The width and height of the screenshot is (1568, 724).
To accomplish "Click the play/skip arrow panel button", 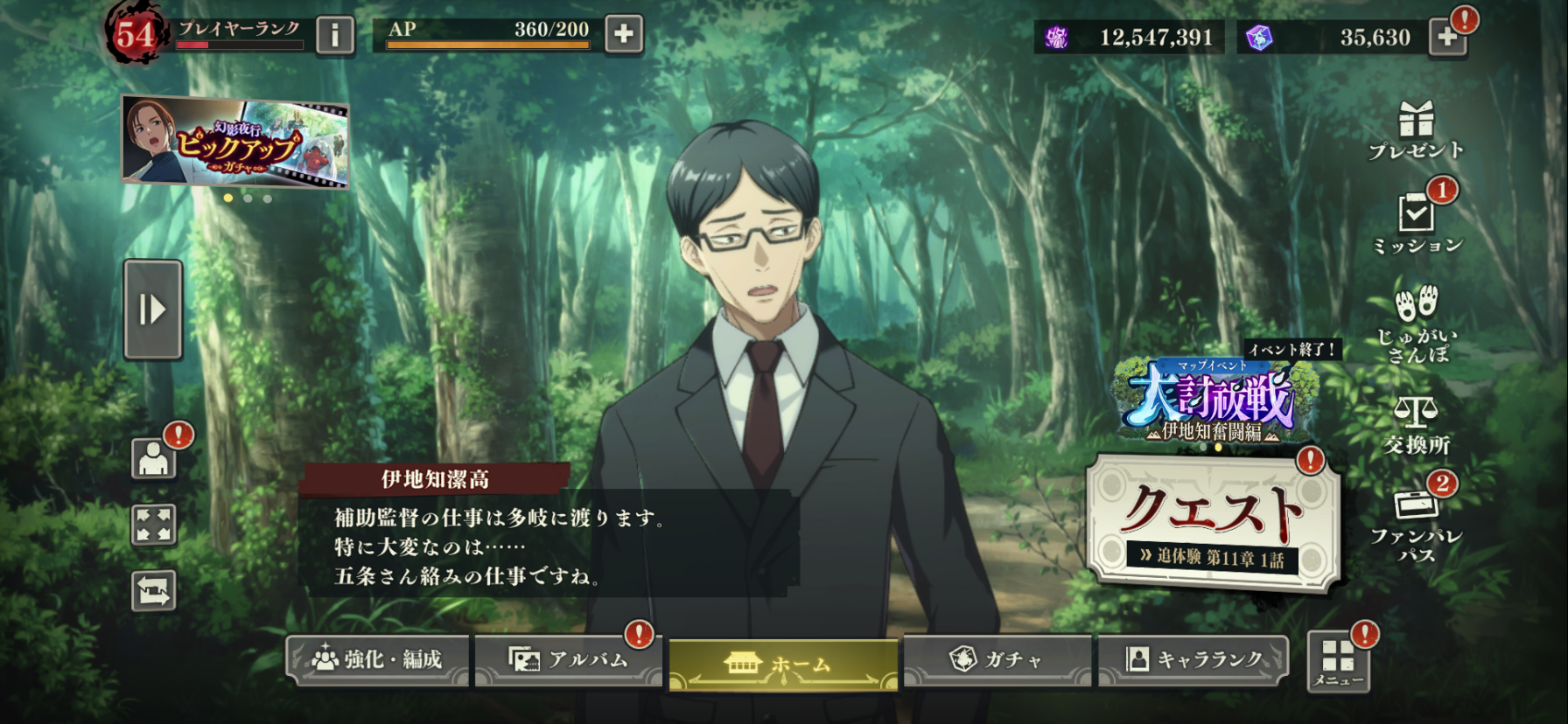I will (x=153, y=310).
